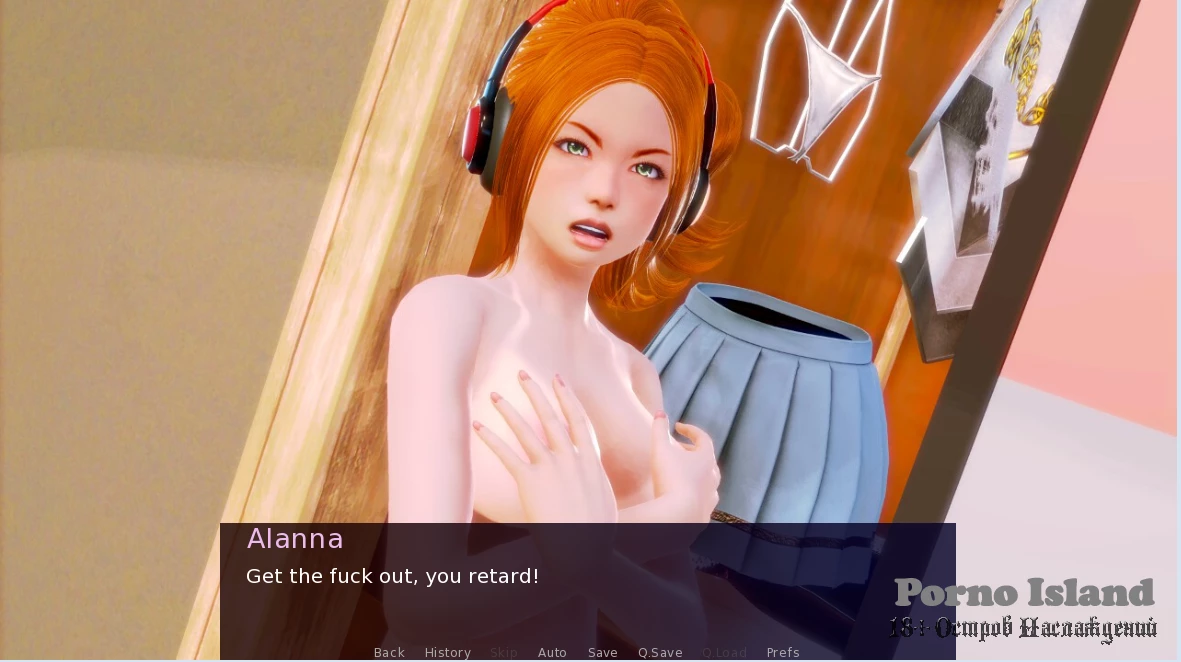The image size is (1181, 662).
Task: Open the Prefs settings menu
Action: 783,652
